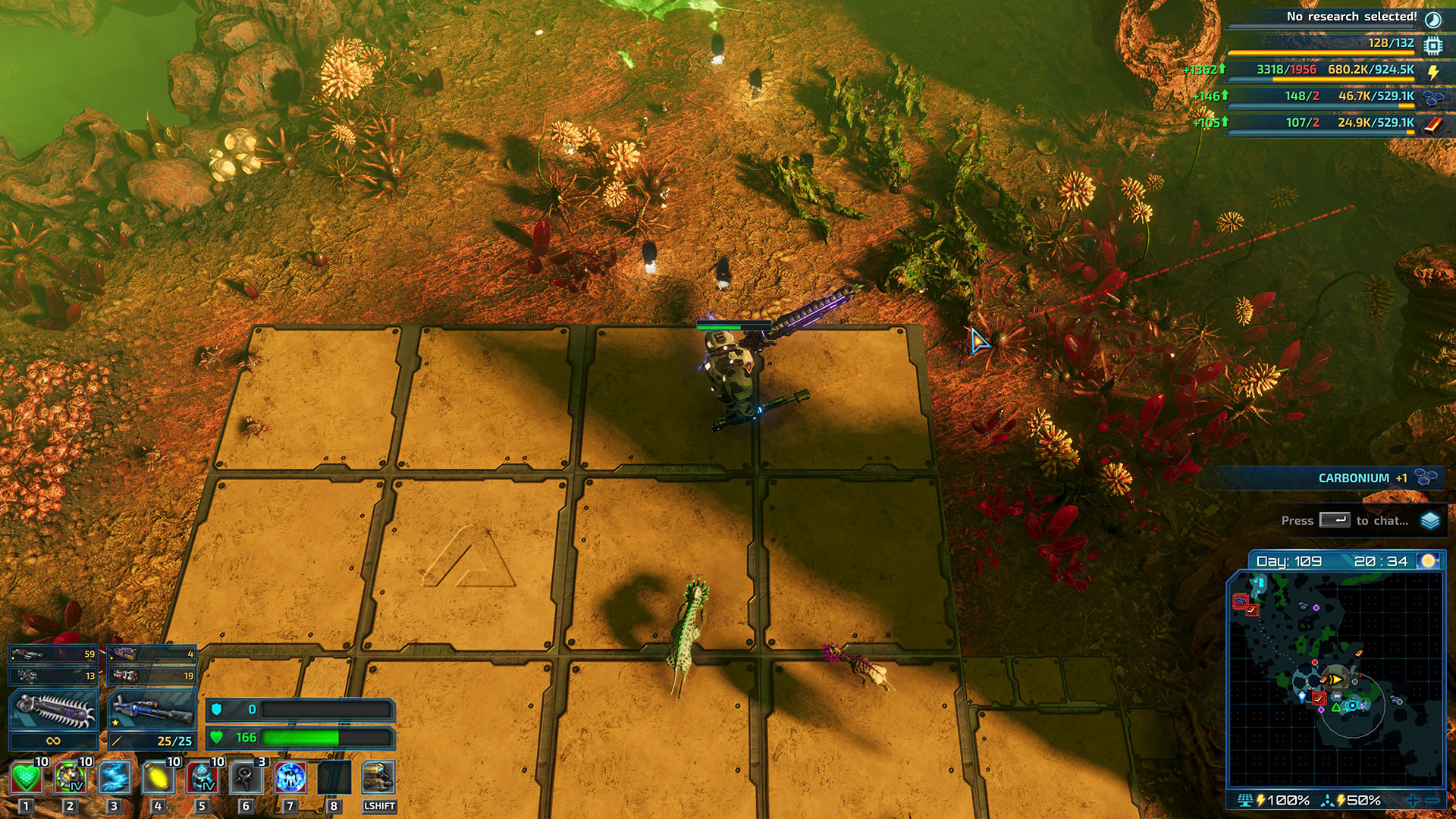Activate the blue lightning swirl skill
This screenshot has width=1456, height=819.
[114, 777]
